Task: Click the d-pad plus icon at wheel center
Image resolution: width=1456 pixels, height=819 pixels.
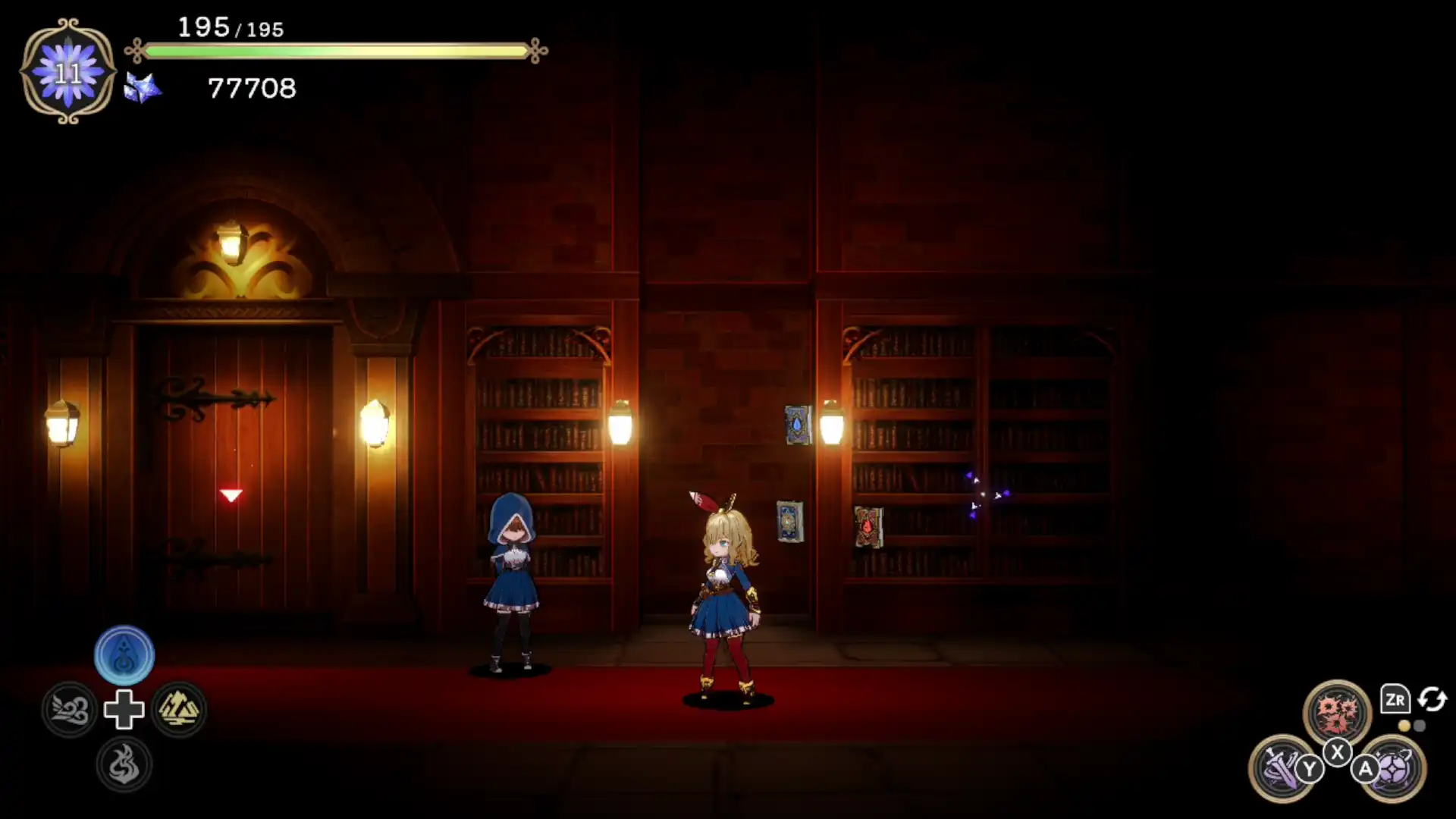Action: [x=124, y=709]
